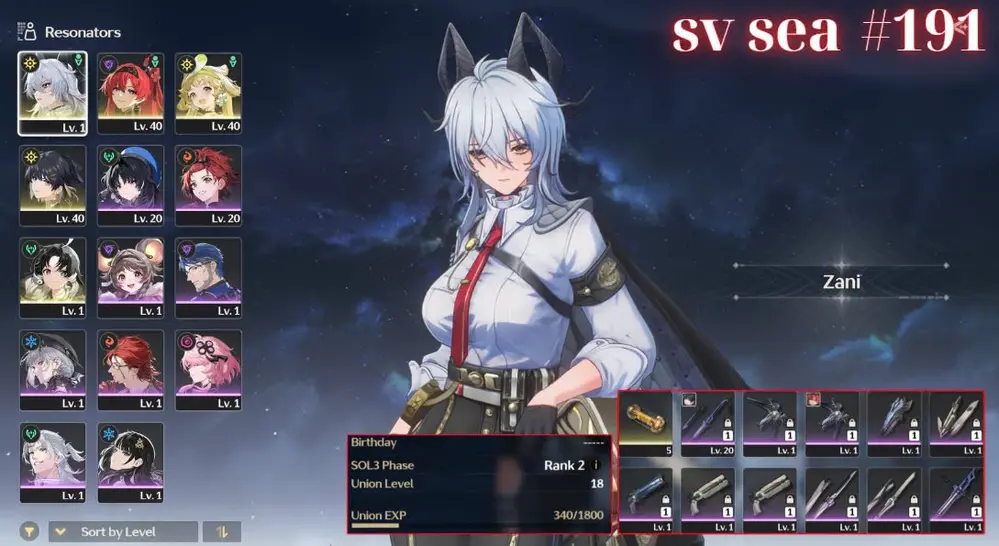Viewport: 999px width, 546px height.
Task: Select the brown-haired girl resonator portrait
Action: point(130,277)
